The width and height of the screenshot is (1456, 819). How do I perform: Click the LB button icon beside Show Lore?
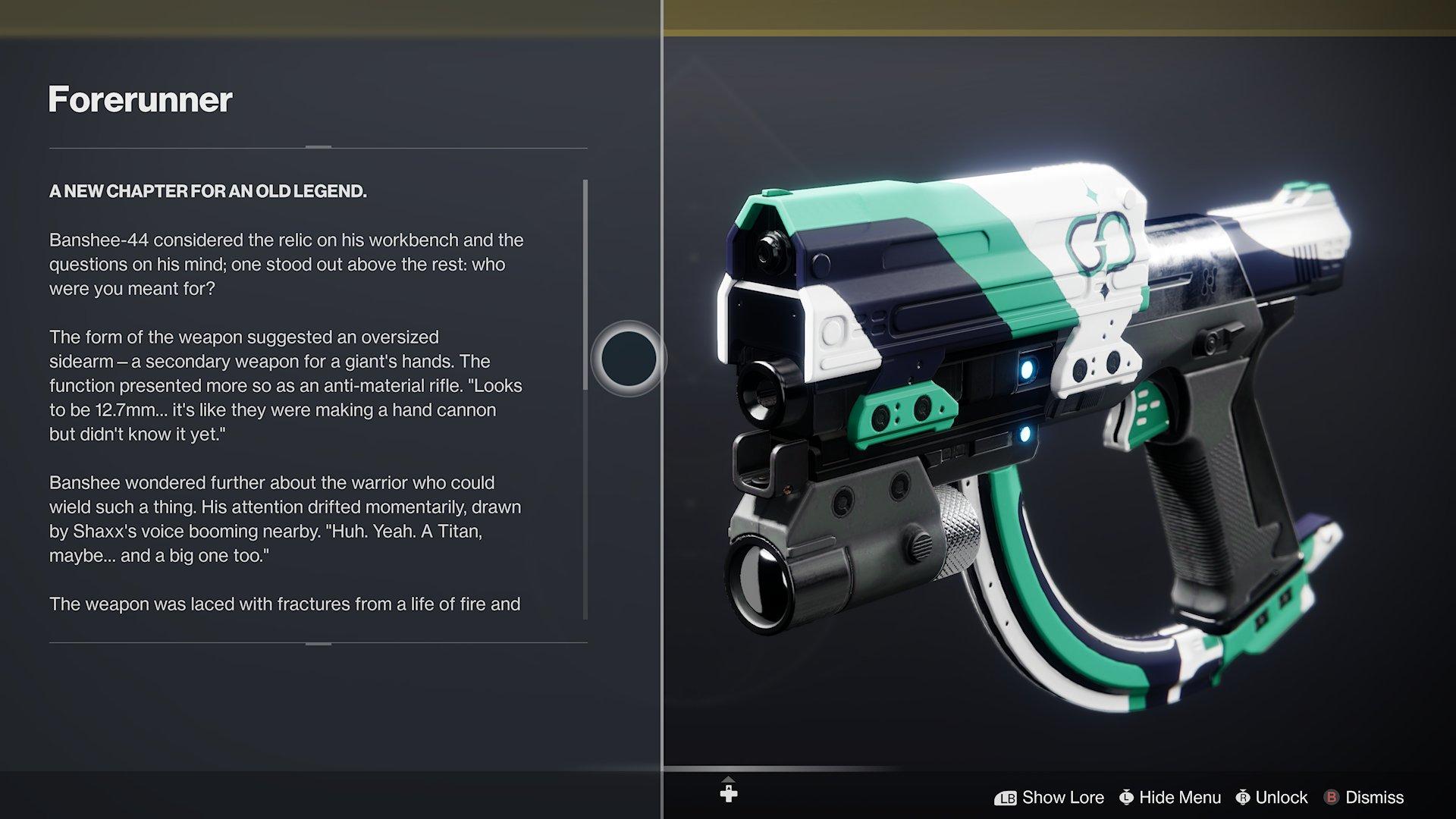click(1005, 797)
